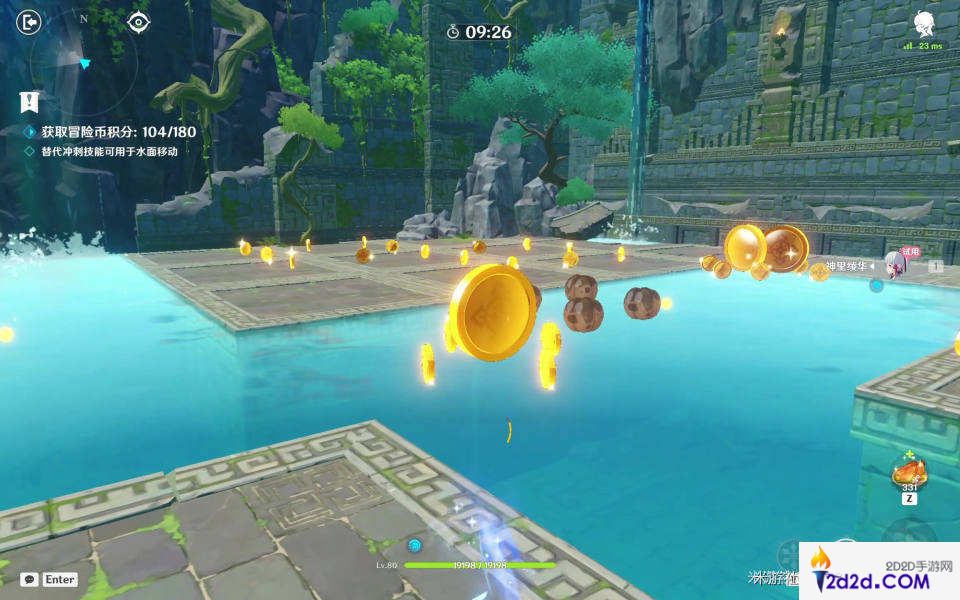Open the quest banner exclamation icon
This screenshot has height=600, width=960.
coord(30,101)
